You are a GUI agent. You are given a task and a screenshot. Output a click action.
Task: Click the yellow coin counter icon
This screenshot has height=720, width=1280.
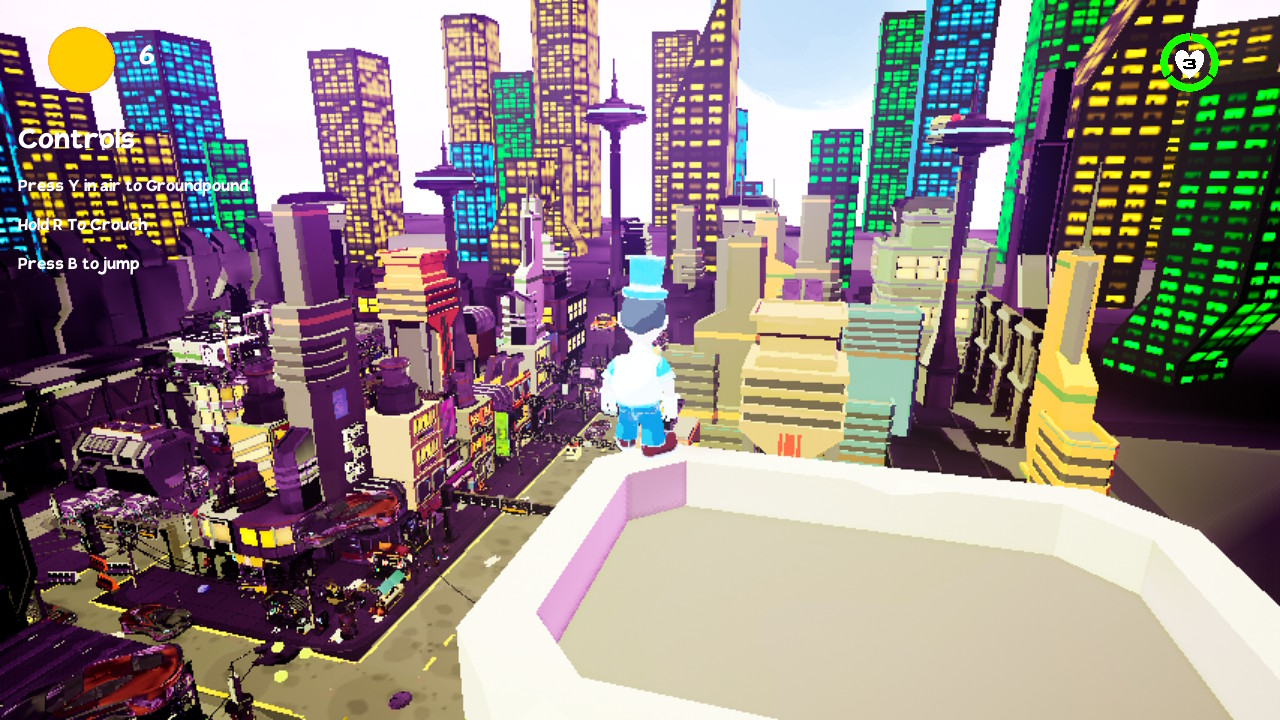78,59
